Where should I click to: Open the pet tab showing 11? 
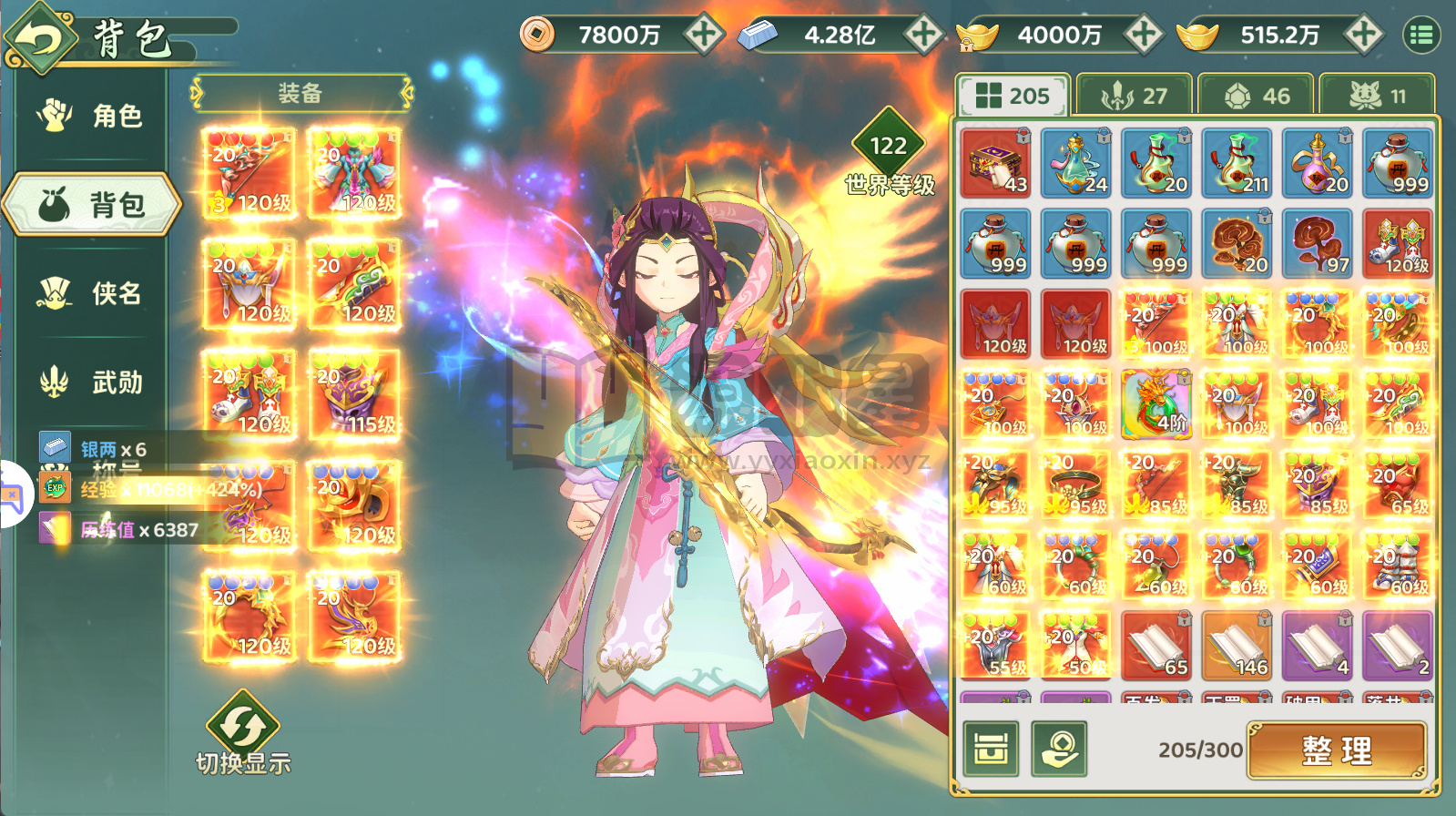[x=1378, y=93]
